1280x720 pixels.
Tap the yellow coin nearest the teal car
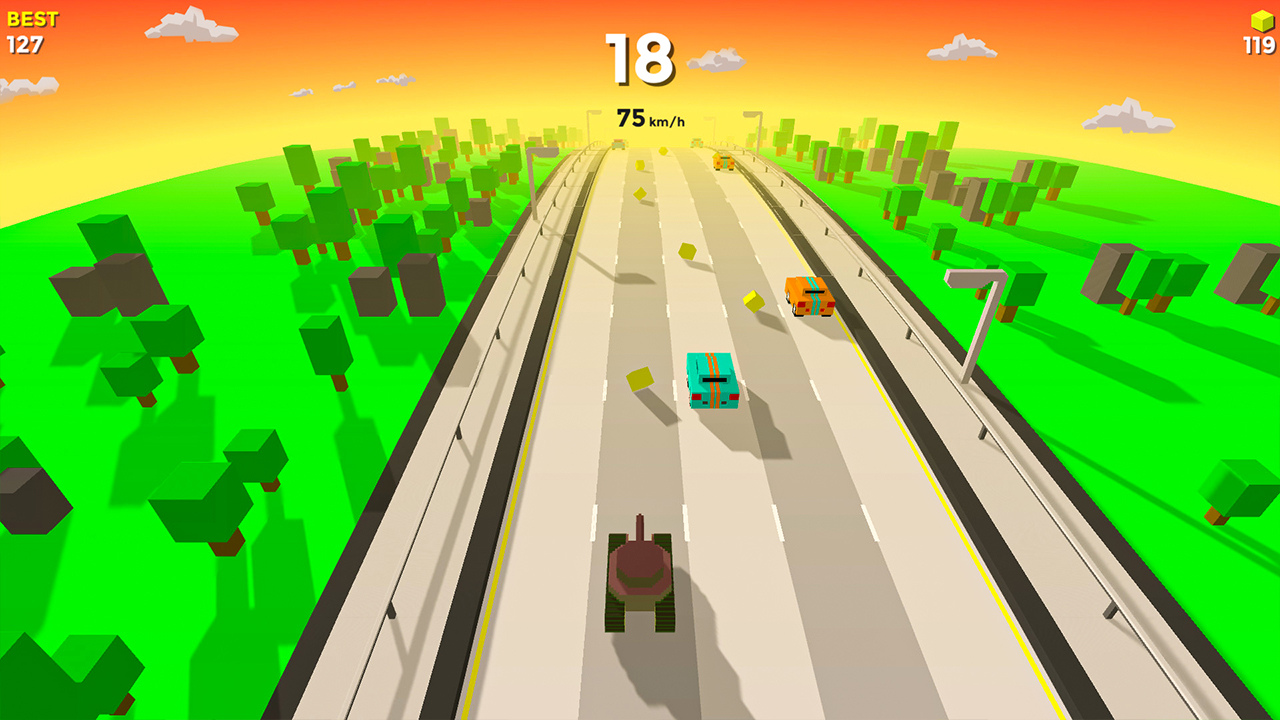[641, 380]
